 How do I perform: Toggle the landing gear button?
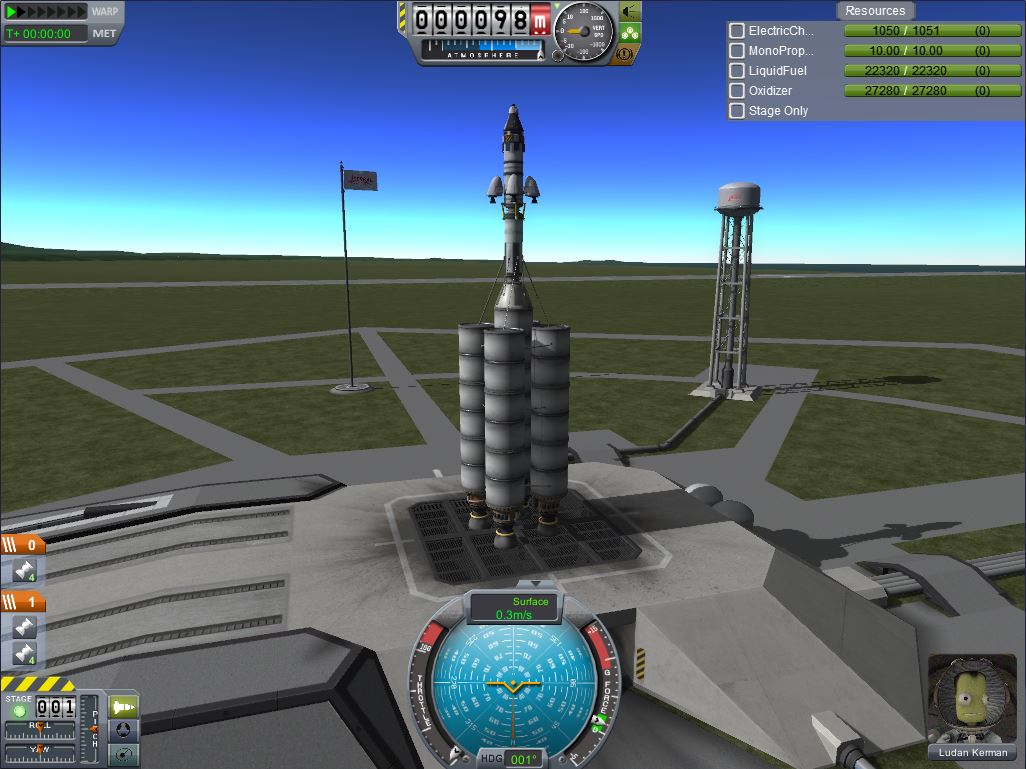tap(630, 32)
